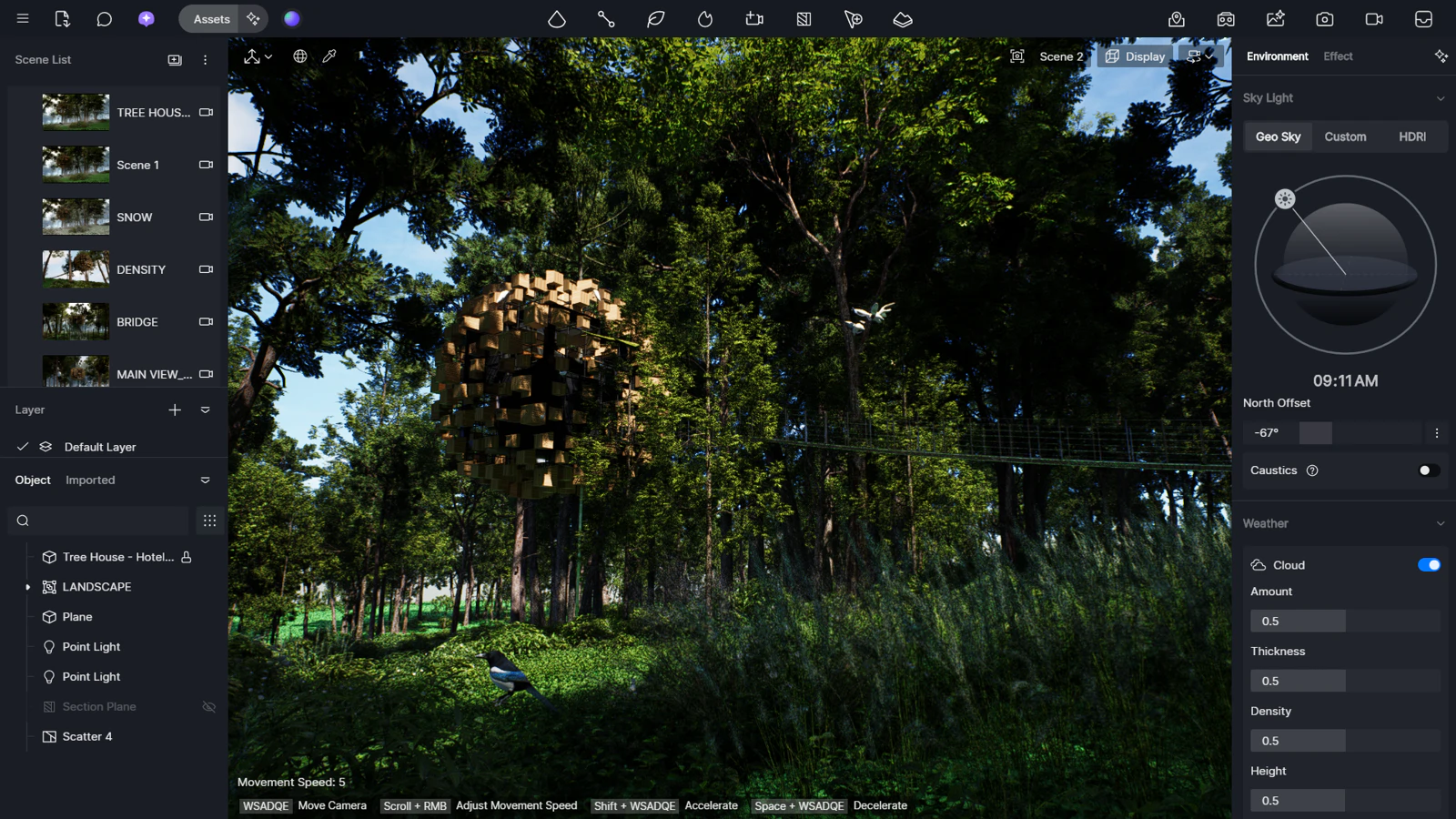Select the water drop tool in toolbar
1456x819 pixels.
click(x=558, y=18)
